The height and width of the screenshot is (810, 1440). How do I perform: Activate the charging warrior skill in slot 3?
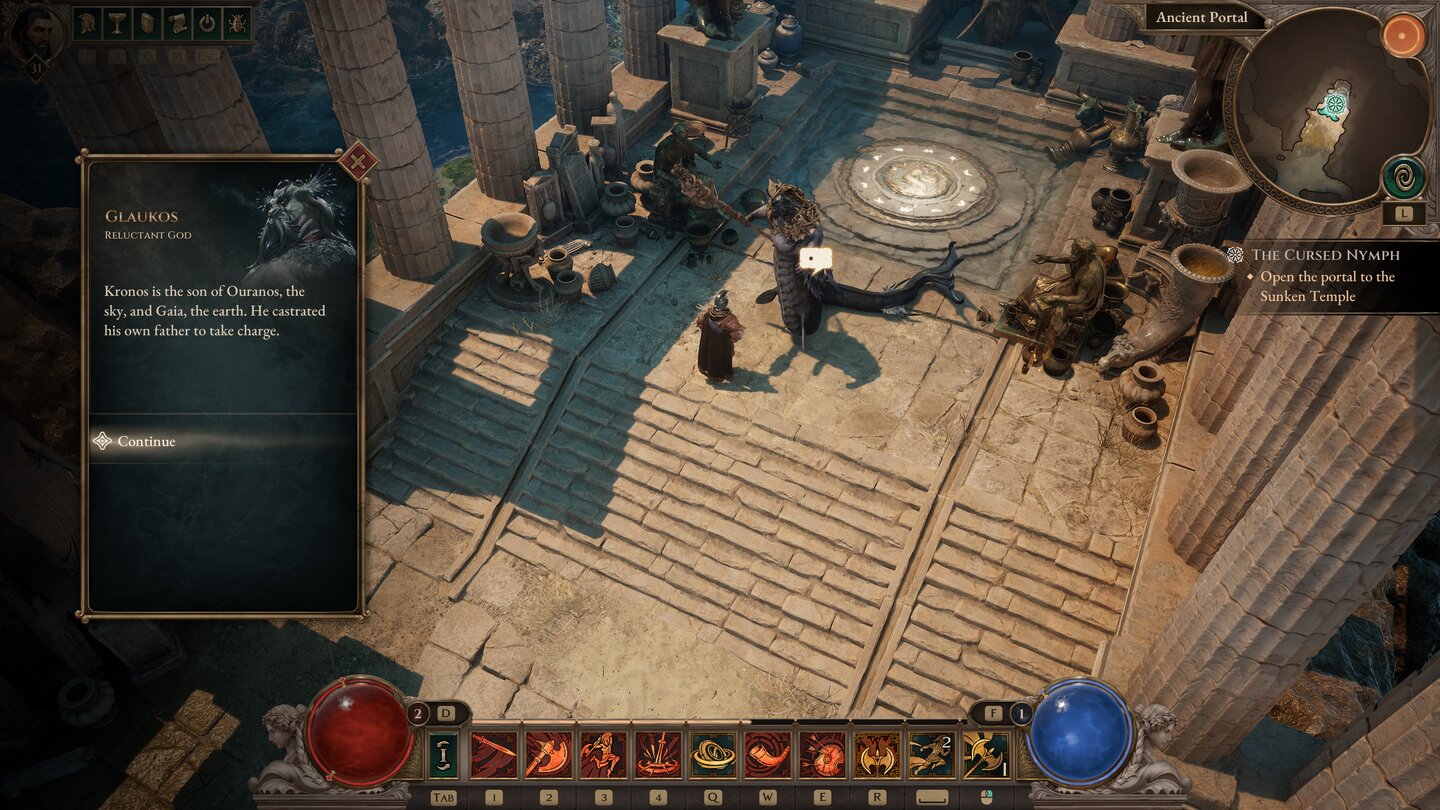603,755
